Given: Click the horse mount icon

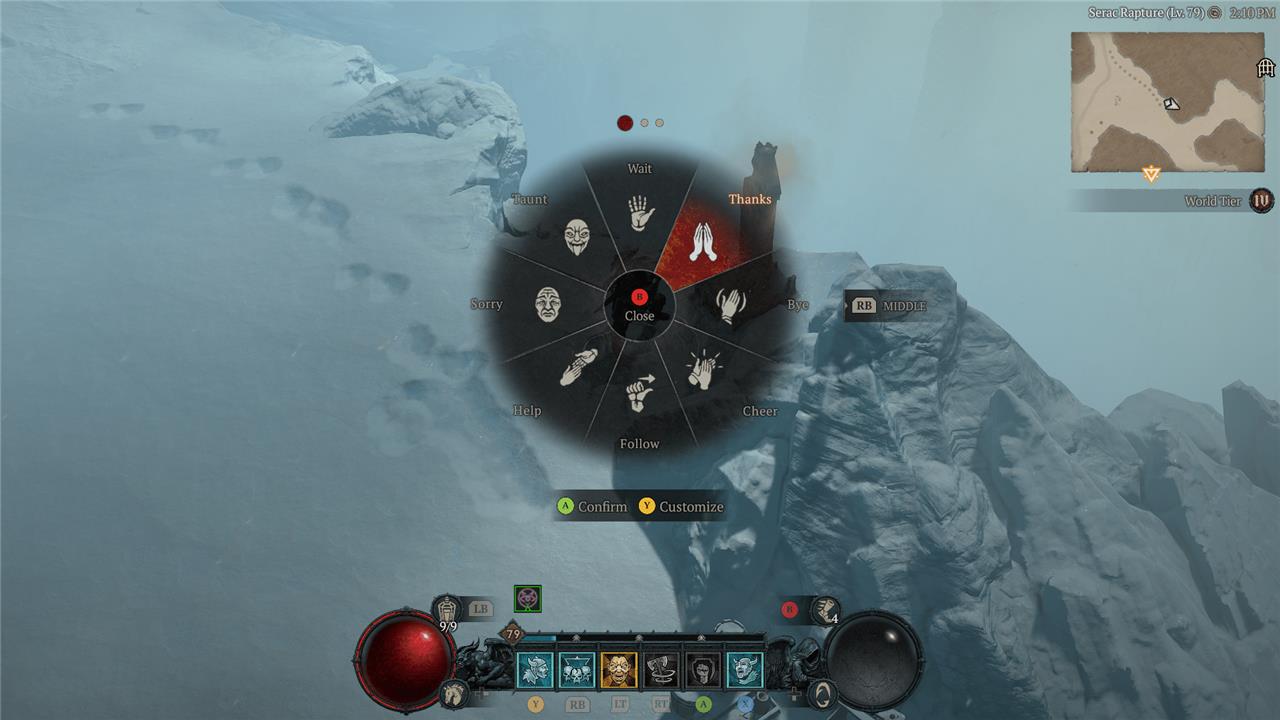Looking at the screenshot, I should (455, 692).
